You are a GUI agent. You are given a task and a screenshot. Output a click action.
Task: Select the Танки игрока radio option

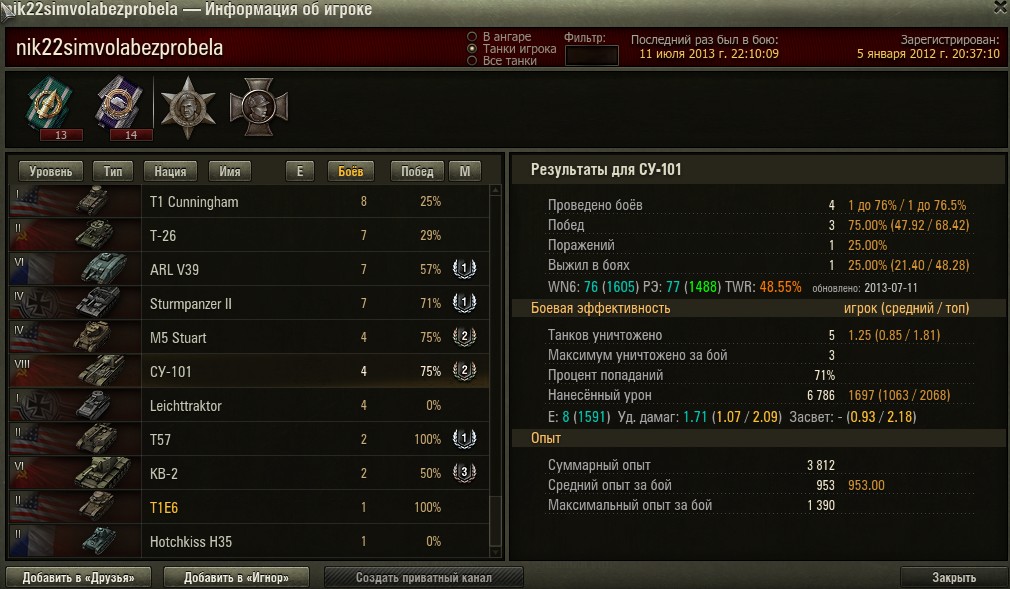point(472,49)
